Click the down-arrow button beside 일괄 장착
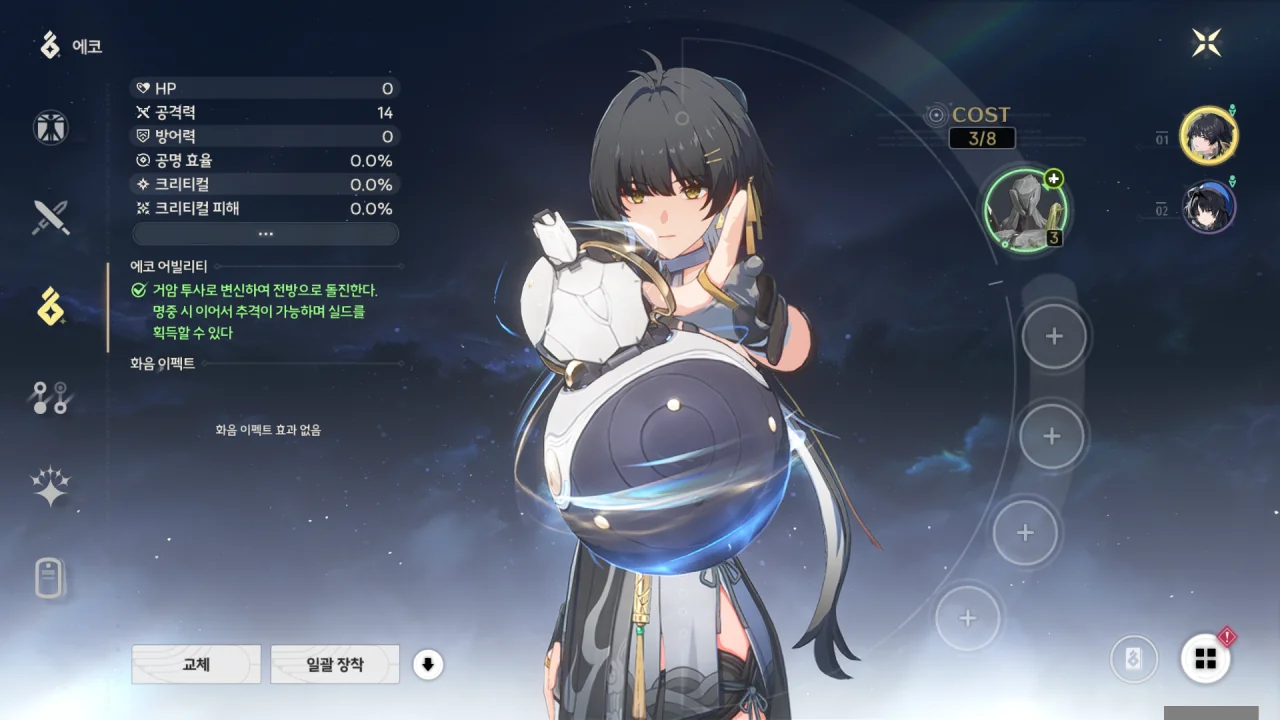Viewport: 1280px width, 720px height. (428, 664)
